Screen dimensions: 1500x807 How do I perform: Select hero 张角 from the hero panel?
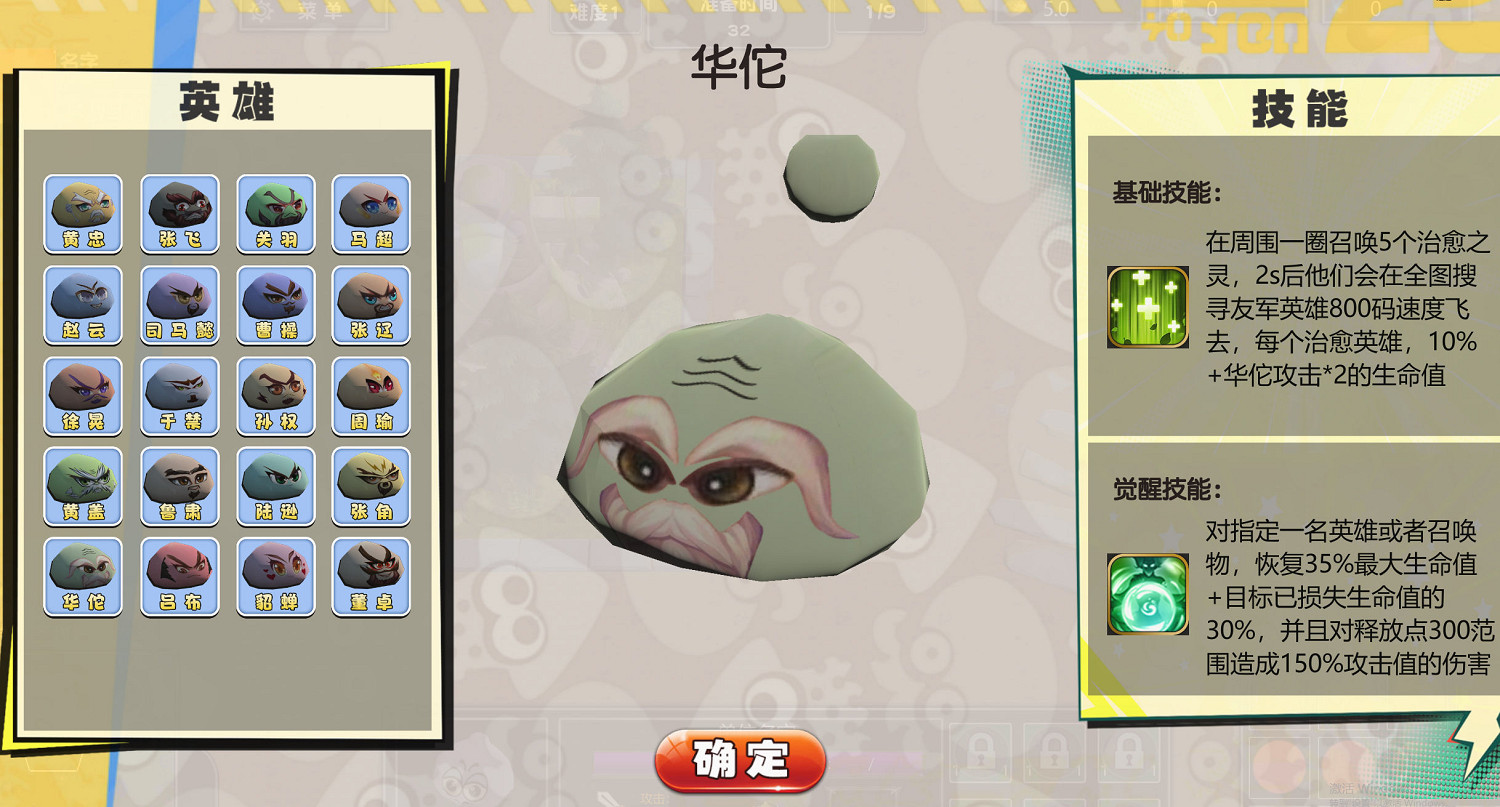[371, 485]
